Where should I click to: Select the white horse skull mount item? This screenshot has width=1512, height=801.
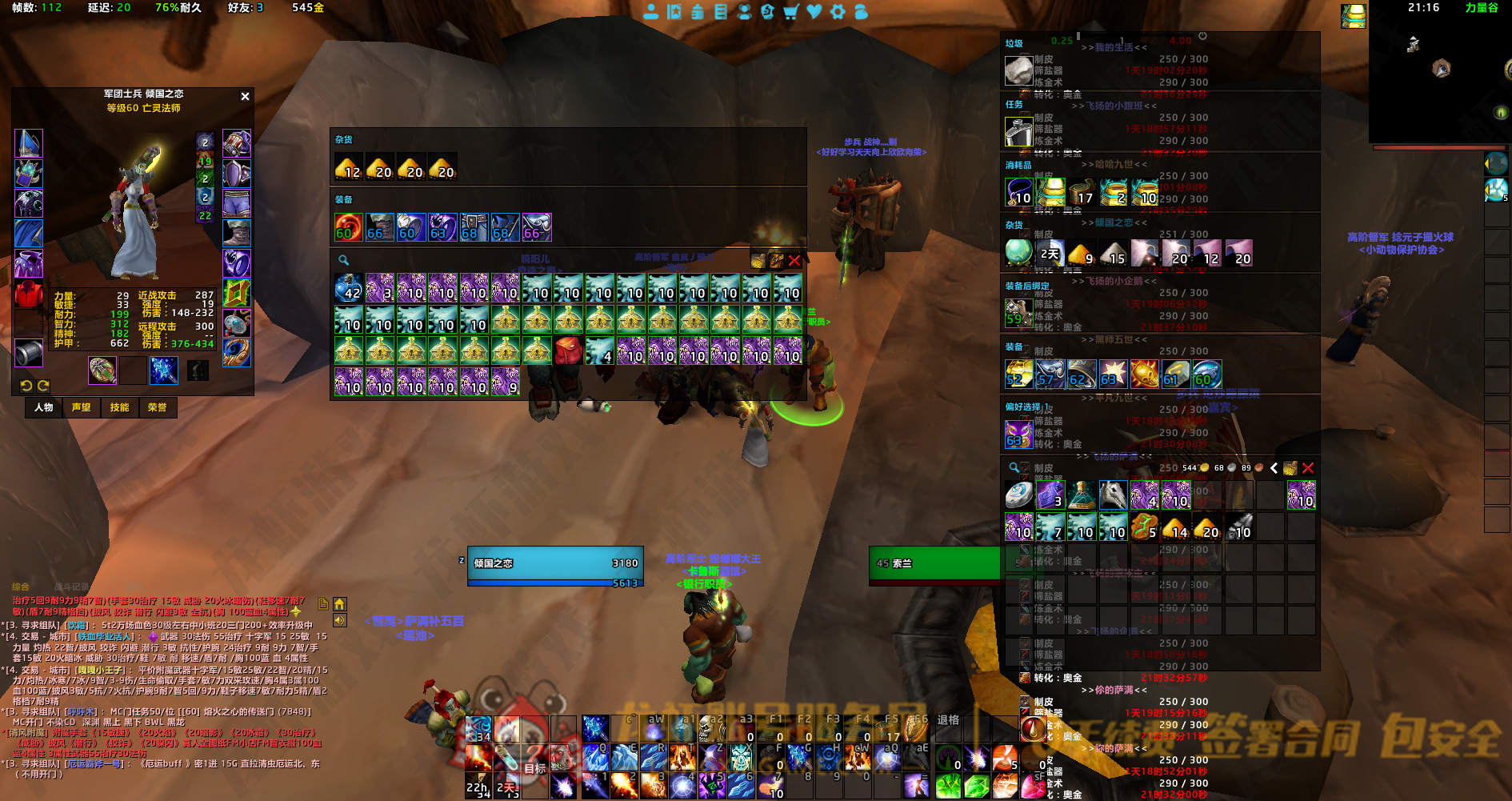pos(1113,495)
